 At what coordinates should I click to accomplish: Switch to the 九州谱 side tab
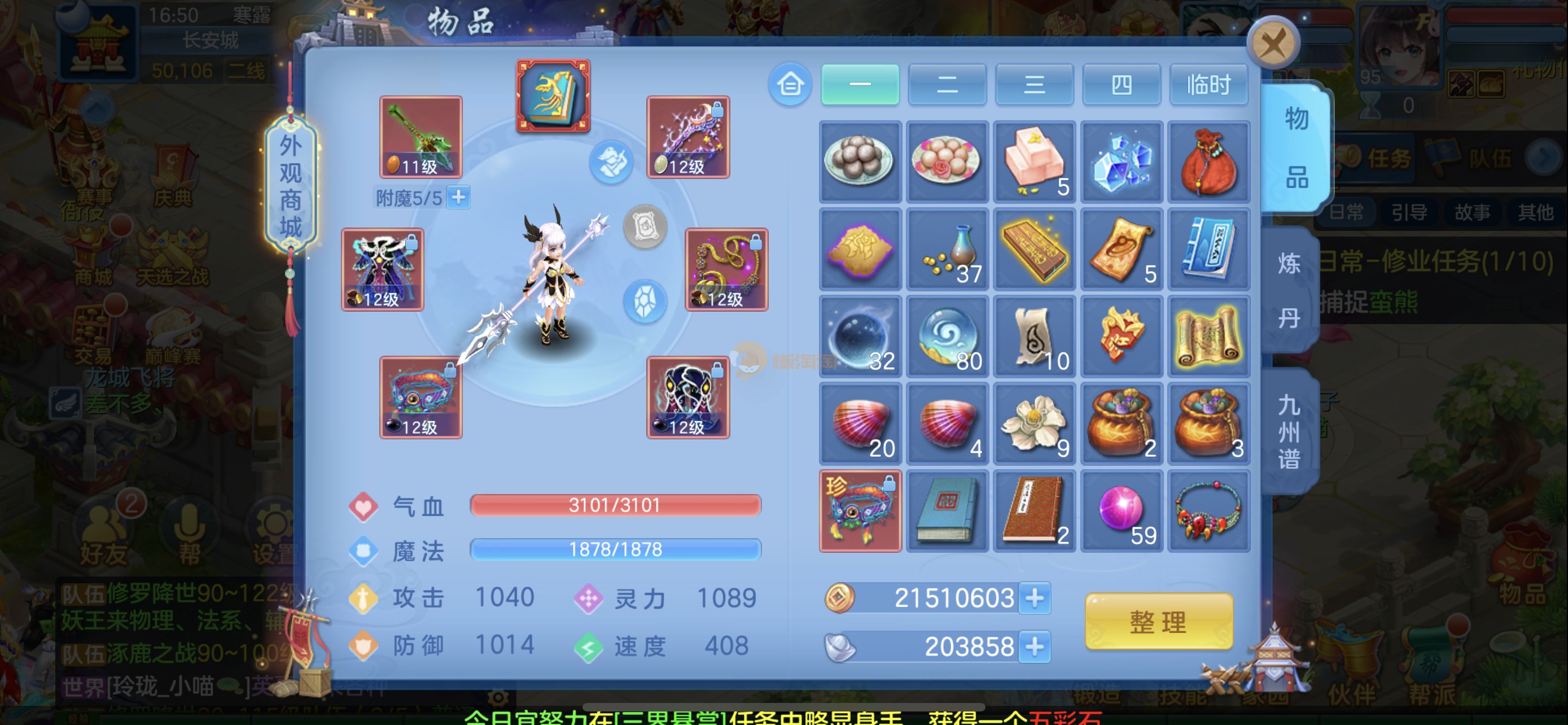(1289, 431)
